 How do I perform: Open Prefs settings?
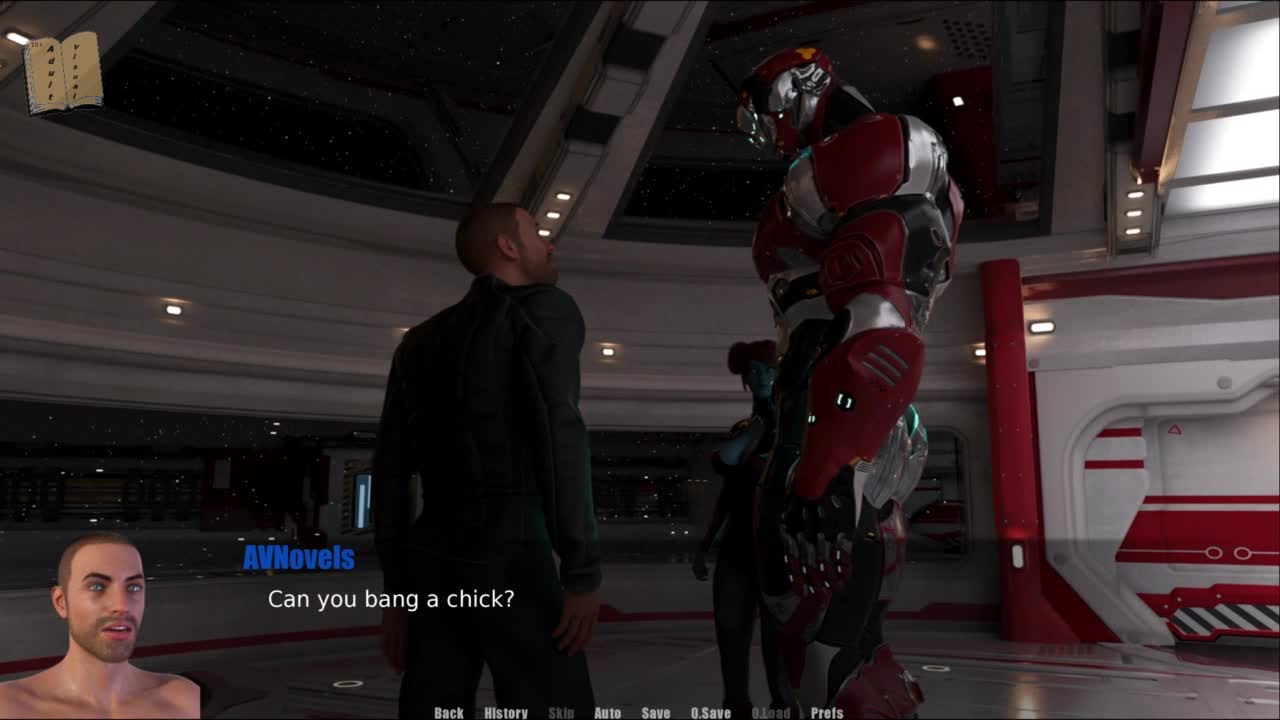click(x=827, y=713)
